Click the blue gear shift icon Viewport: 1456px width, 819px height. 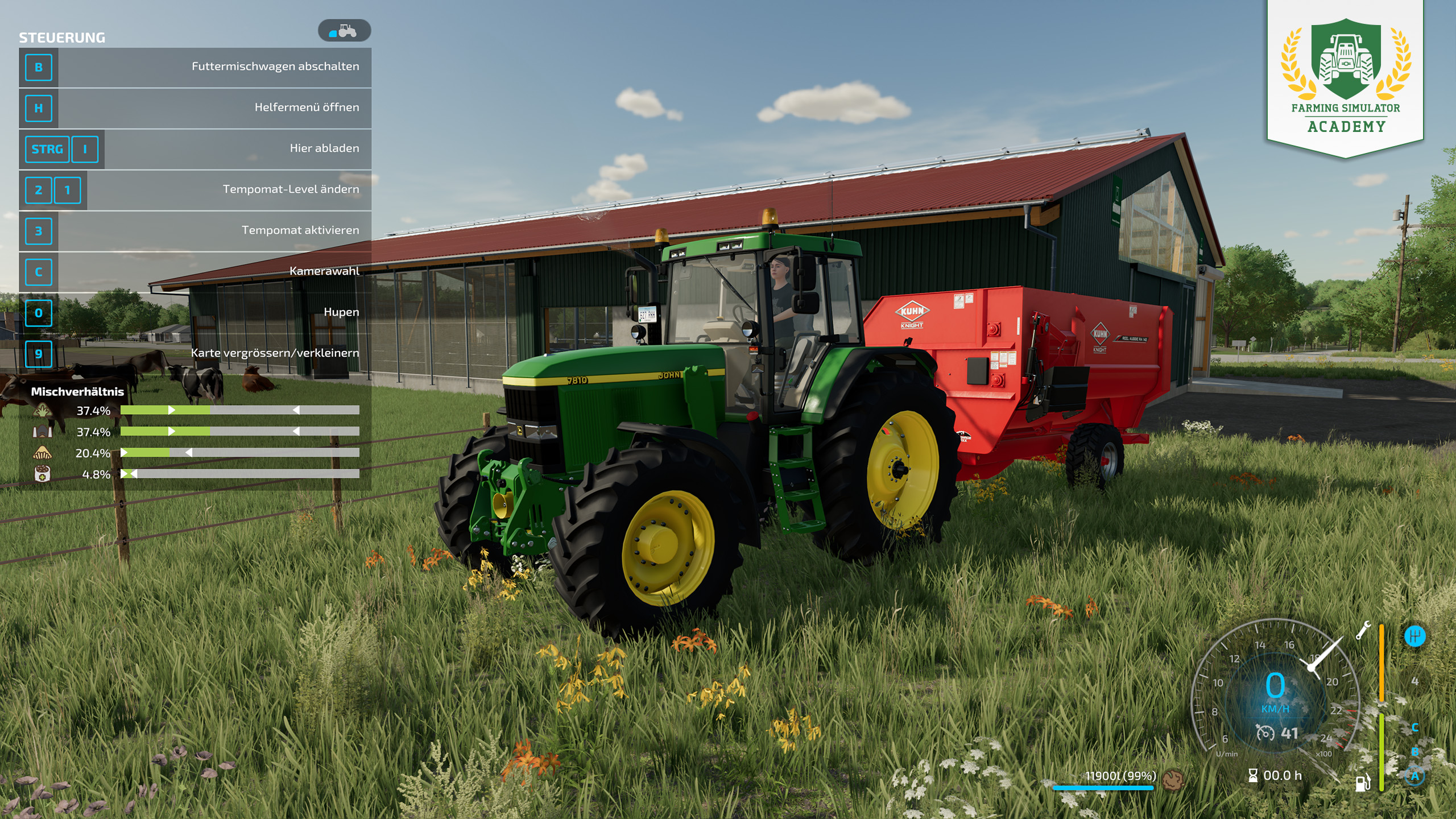pyautogui.click(x=1414, y=636)
